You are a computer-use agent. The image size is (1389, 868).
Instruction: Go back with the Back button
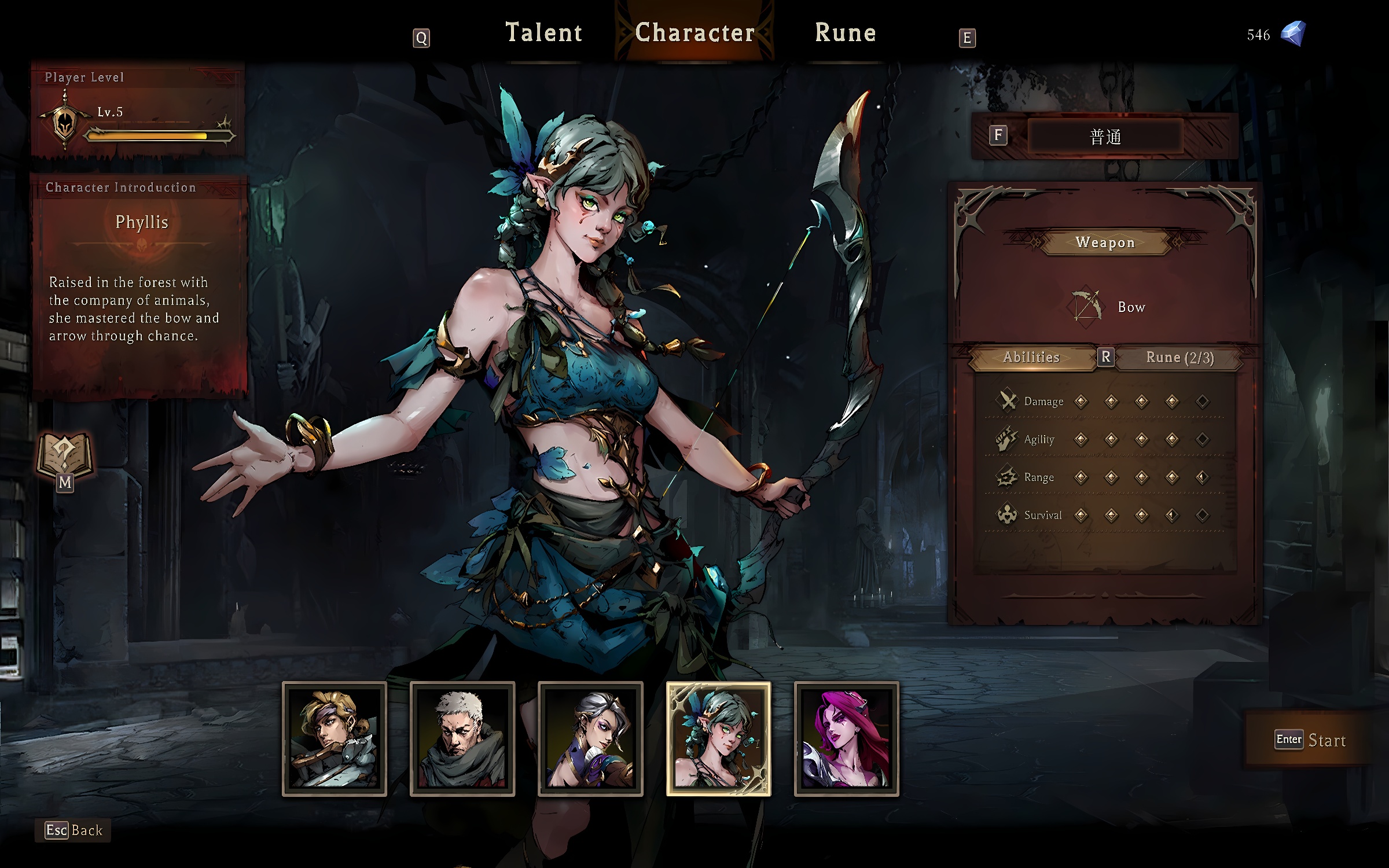[74, 830]
